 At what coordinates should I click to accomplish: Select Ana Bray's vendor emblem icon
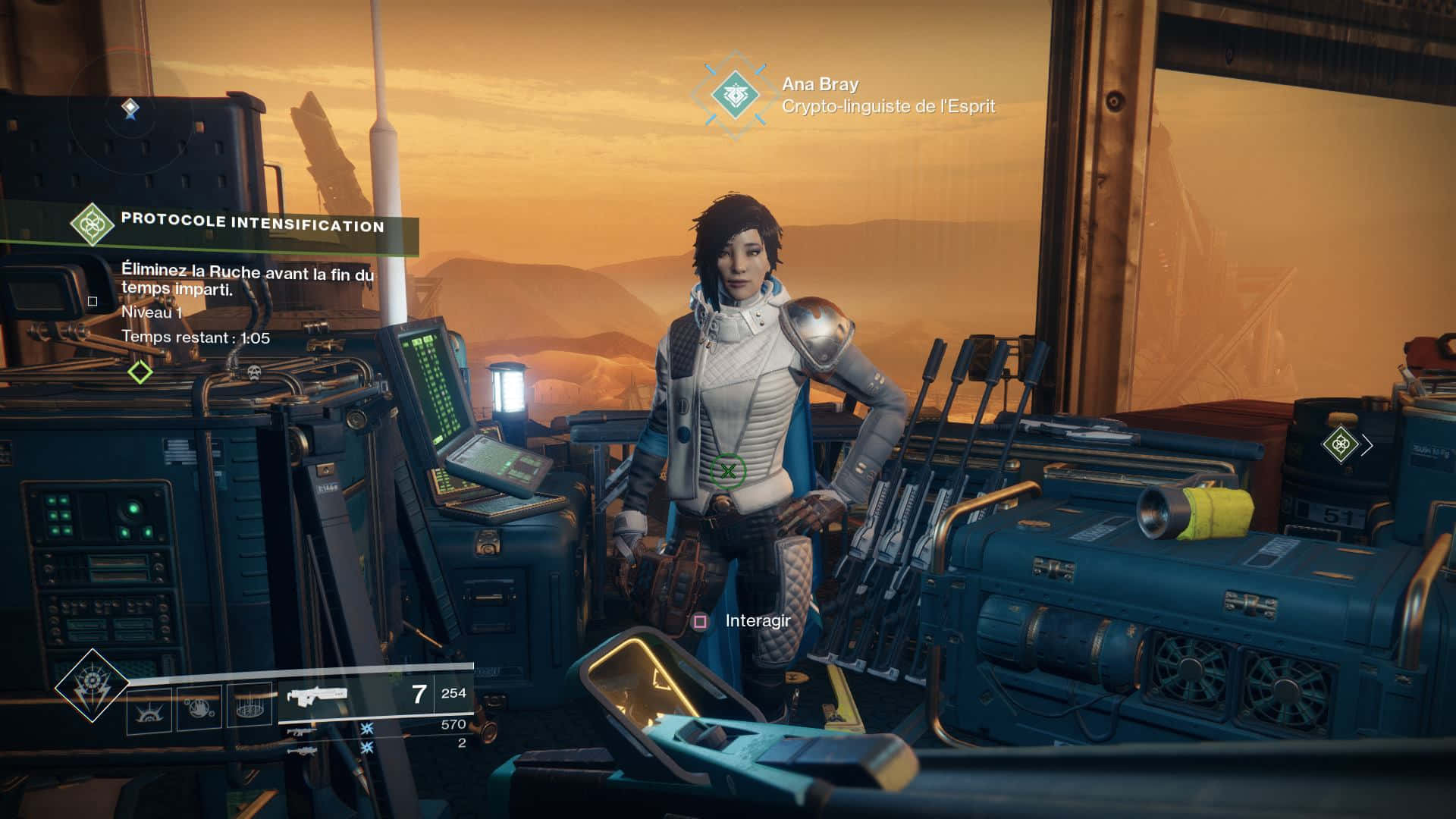(735, 96)
